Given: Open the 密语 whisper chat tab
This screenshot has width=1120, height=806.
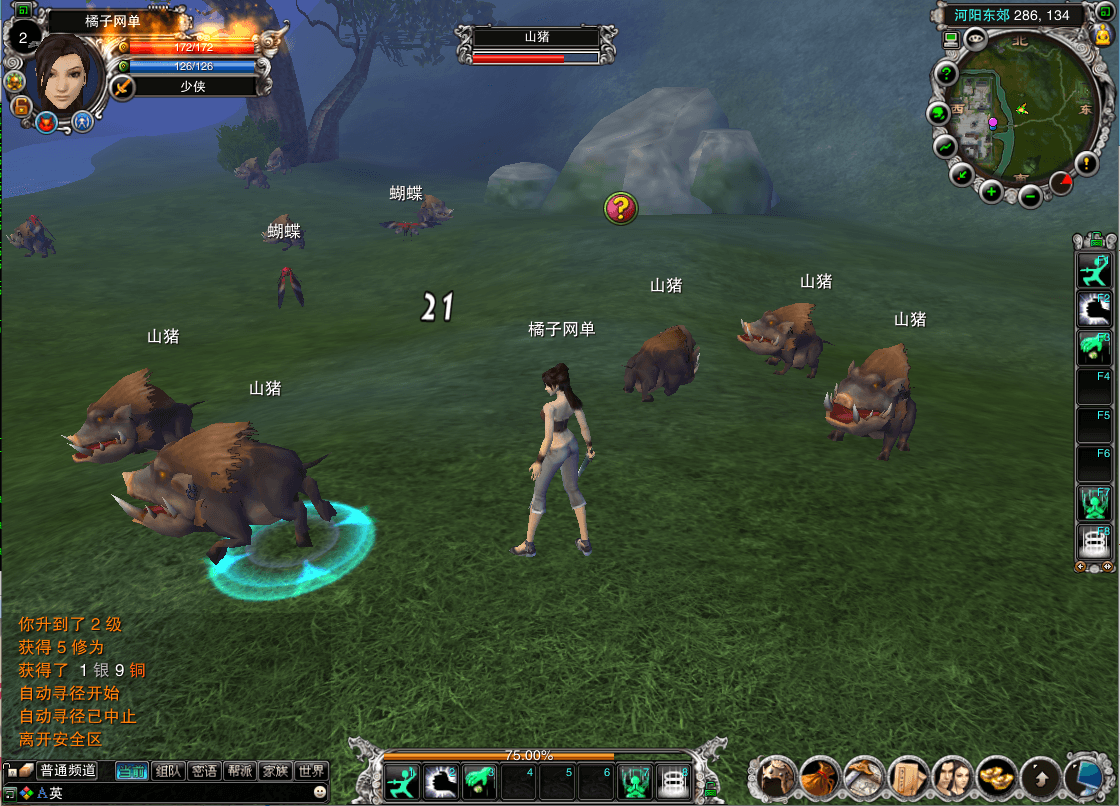Looking at the screenshot, I should click(x=205, y=771).
